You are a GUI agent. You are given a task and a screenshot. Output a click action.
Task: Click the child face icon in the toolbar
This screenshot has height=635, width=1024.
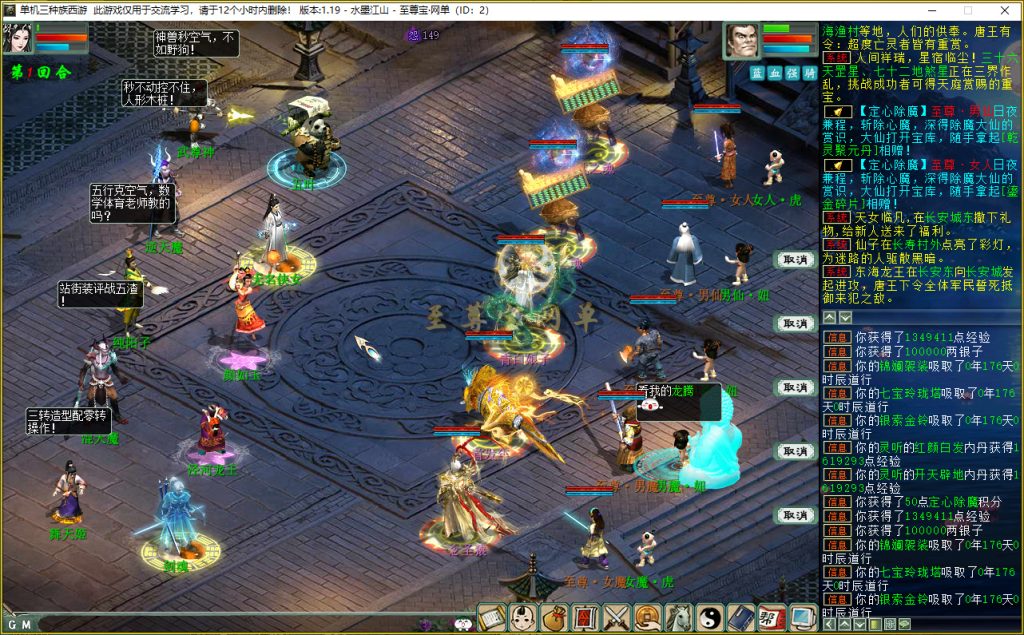(522, 617)
